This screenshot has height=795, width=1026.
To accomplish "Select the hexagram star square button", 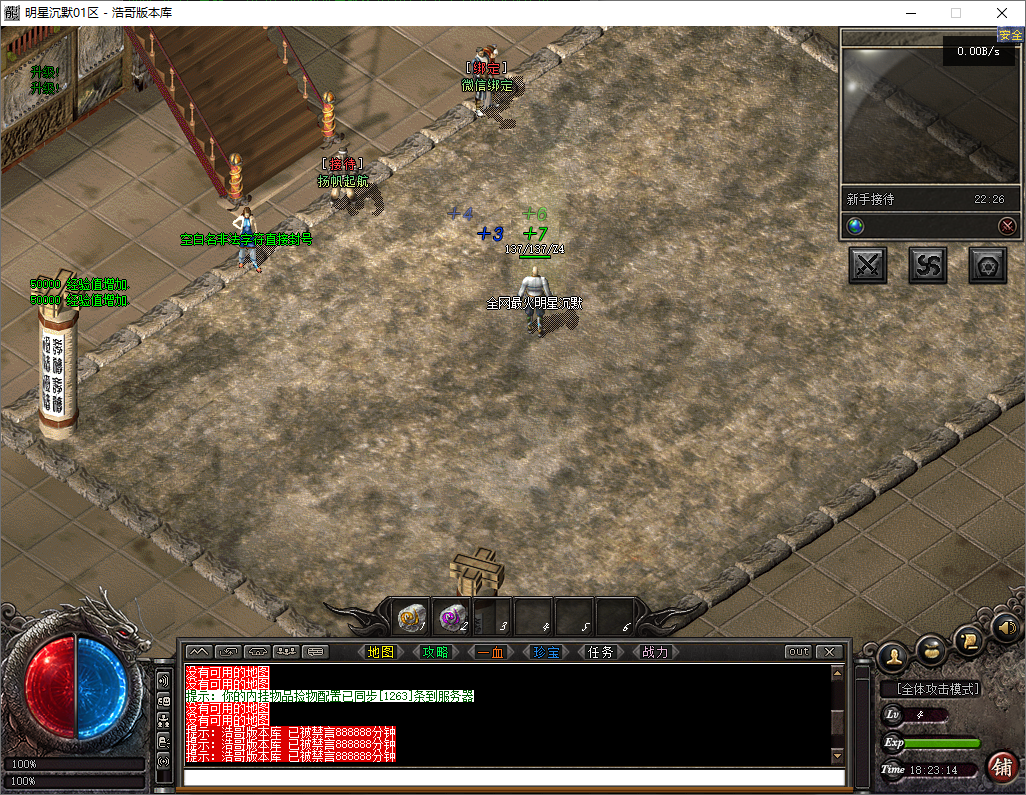I will tap(988, 265).
